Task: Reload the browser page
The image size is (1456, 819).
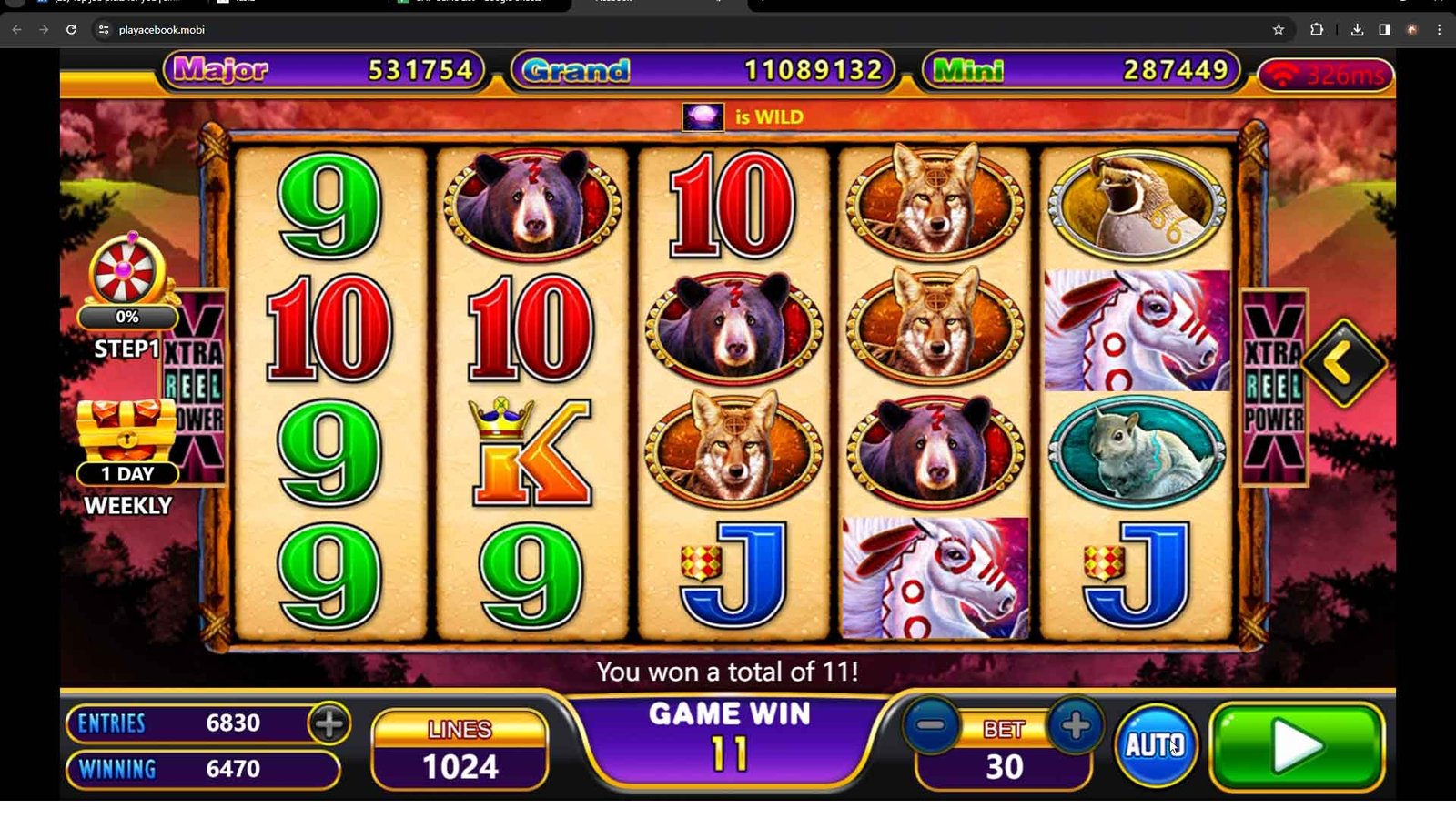Action: coord(71,30)
